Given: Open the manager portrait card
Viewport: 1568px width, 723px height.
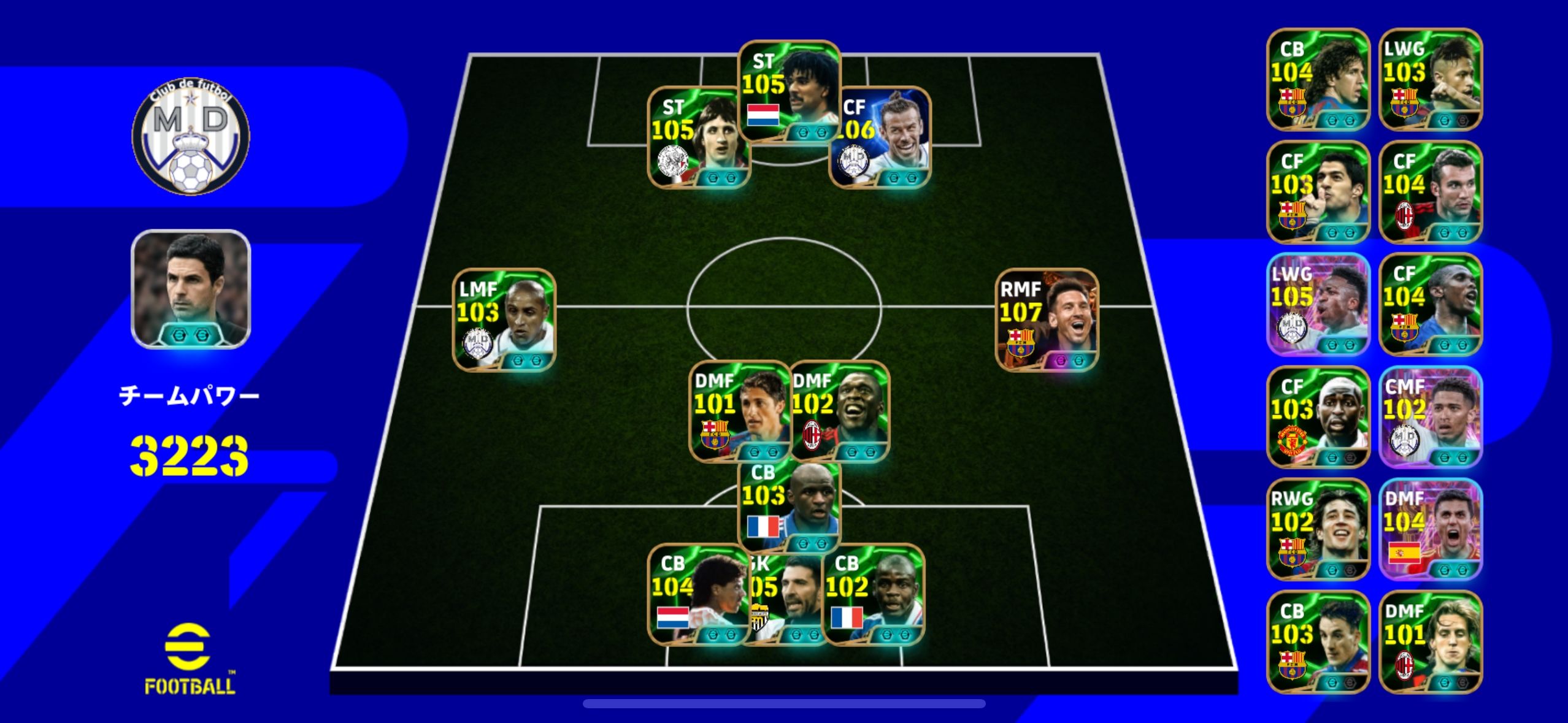Looking at the screenshot, I should (x=191, y=289).
